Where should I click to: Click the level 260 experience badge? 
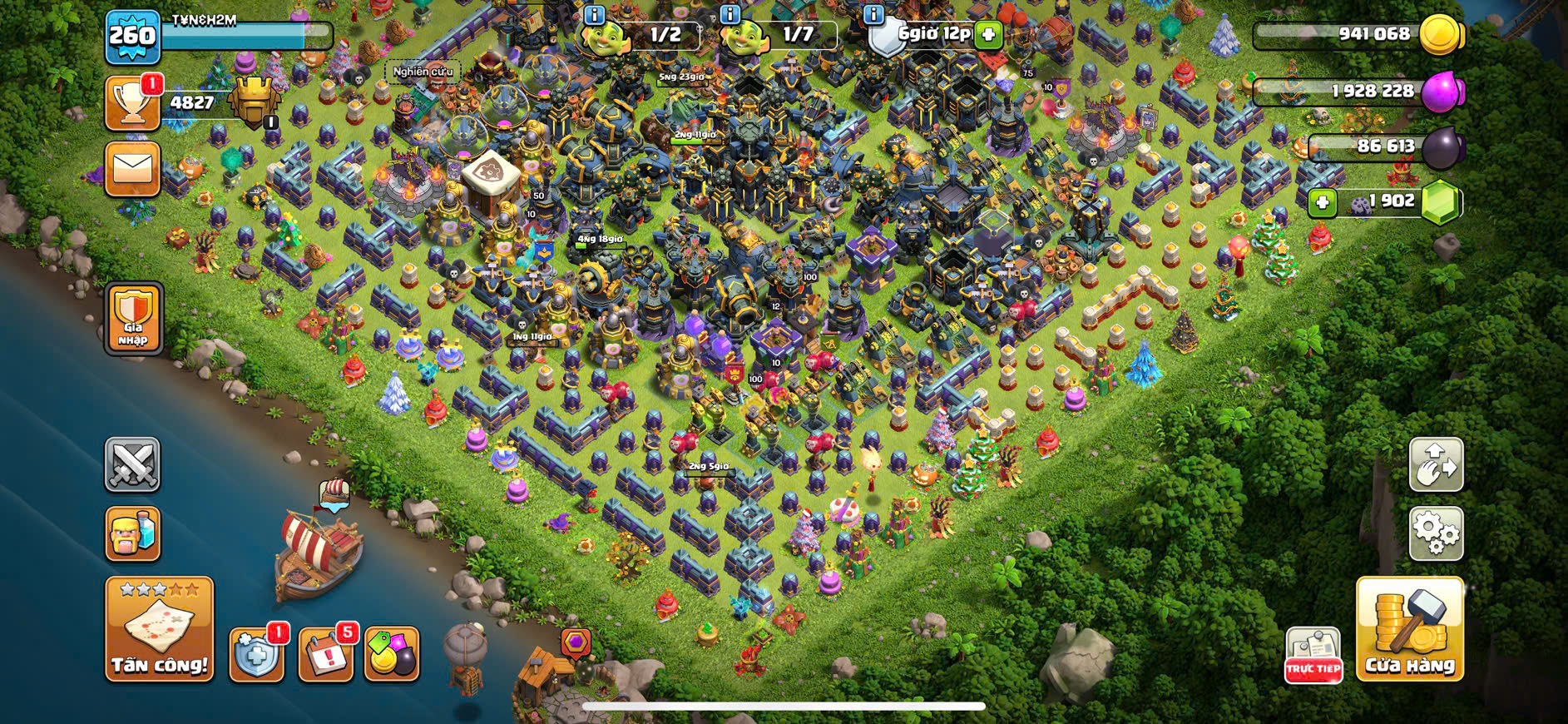click(133, 37)
